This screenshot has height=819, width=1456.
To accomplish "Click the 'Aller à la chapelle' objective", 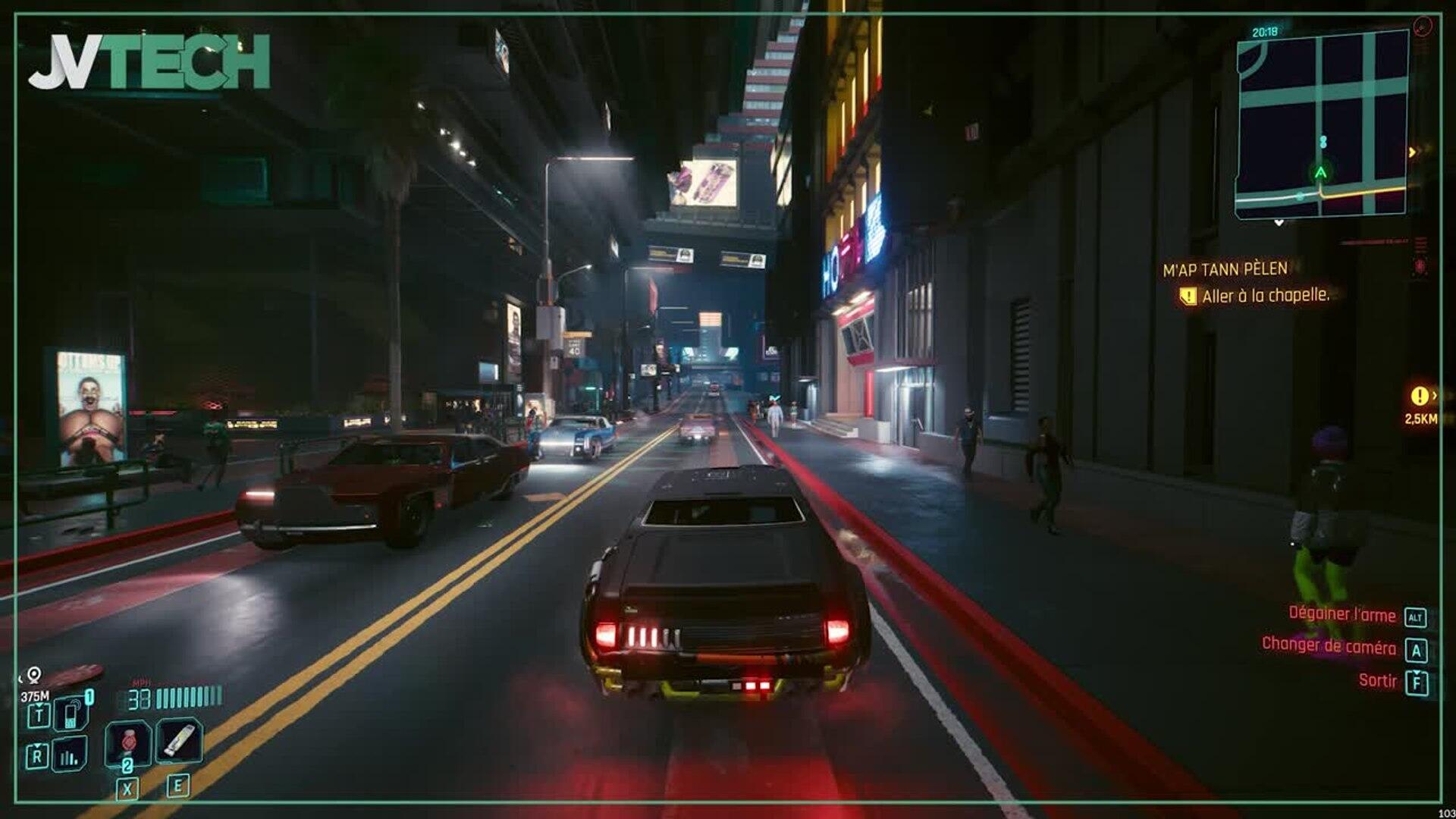I will [1265, 296].
